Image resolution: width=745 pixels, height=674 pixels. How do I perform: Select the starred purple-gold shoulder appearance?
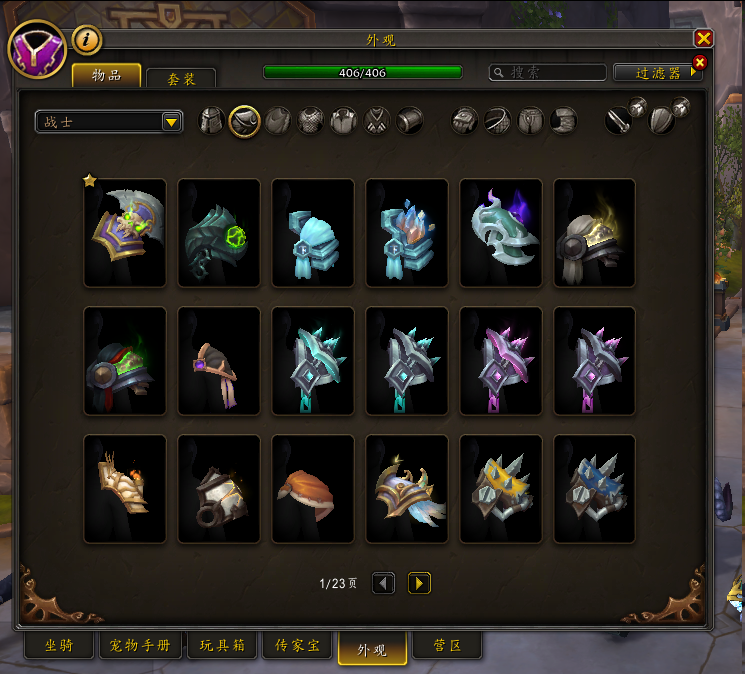pos(125,233)
